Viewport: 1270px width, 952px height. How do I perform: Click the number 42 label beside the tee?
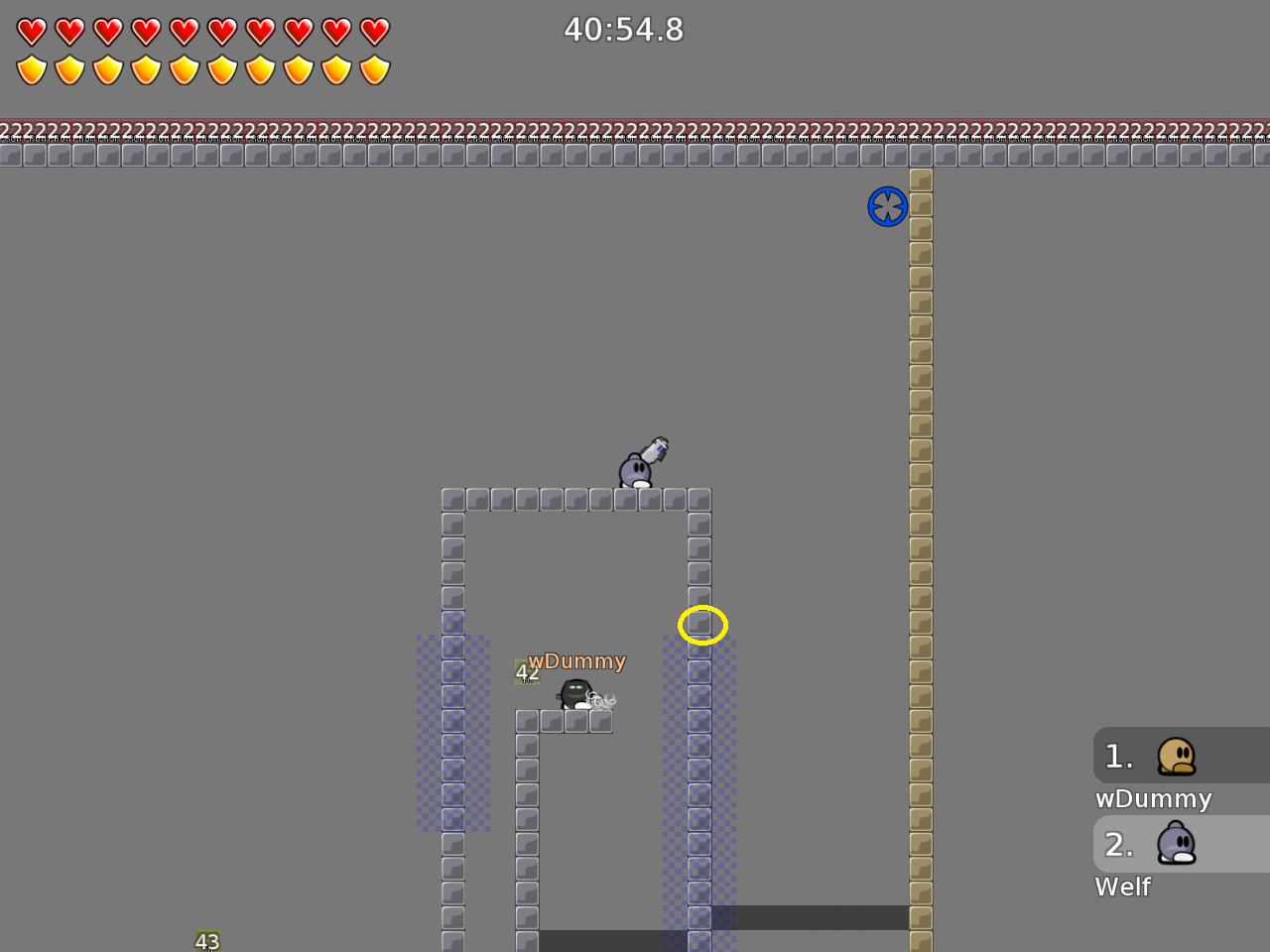tap(526, 672)
